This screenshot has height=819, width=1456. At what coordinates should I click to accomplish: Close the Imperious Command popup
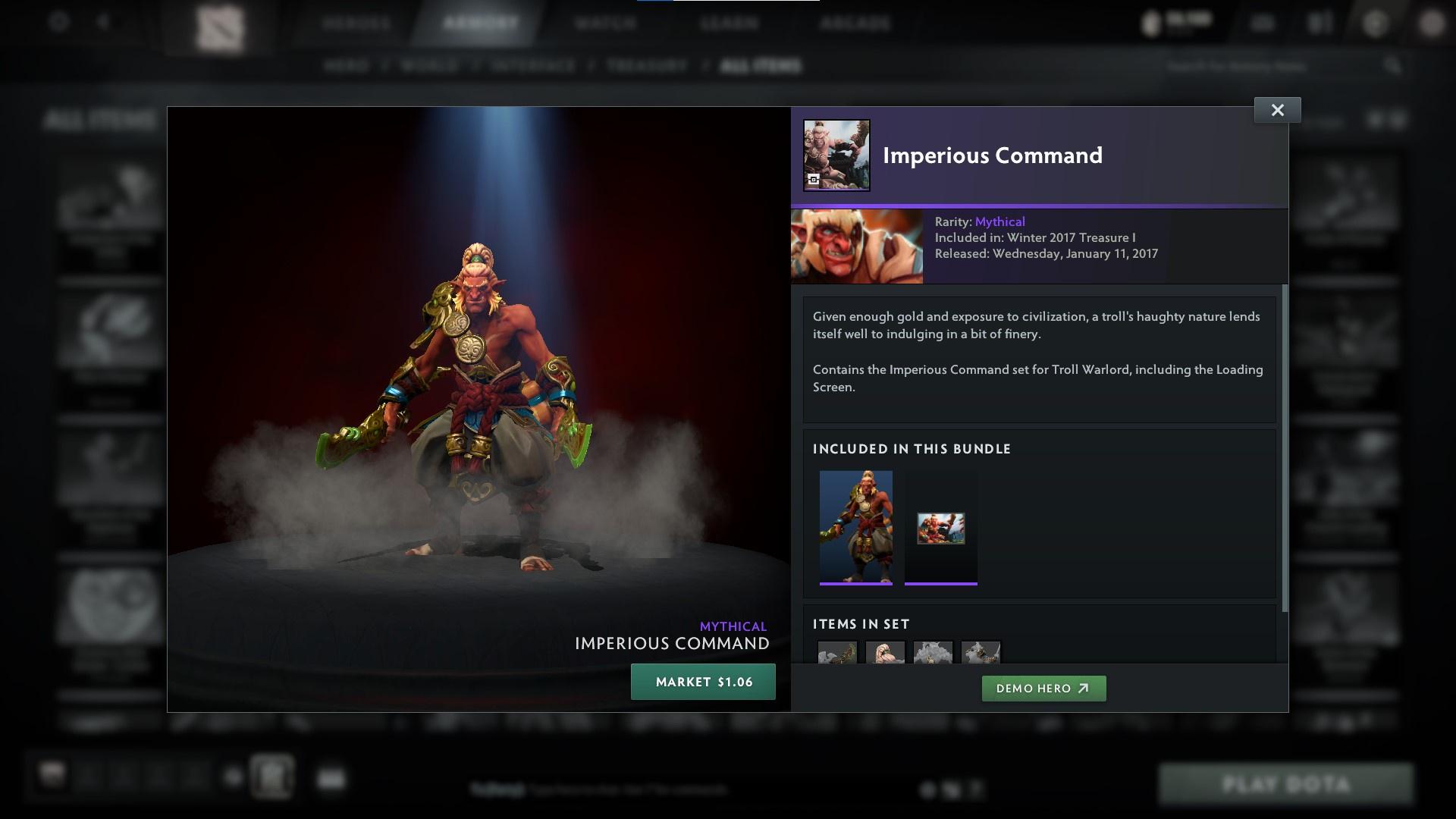(1277, 109)
